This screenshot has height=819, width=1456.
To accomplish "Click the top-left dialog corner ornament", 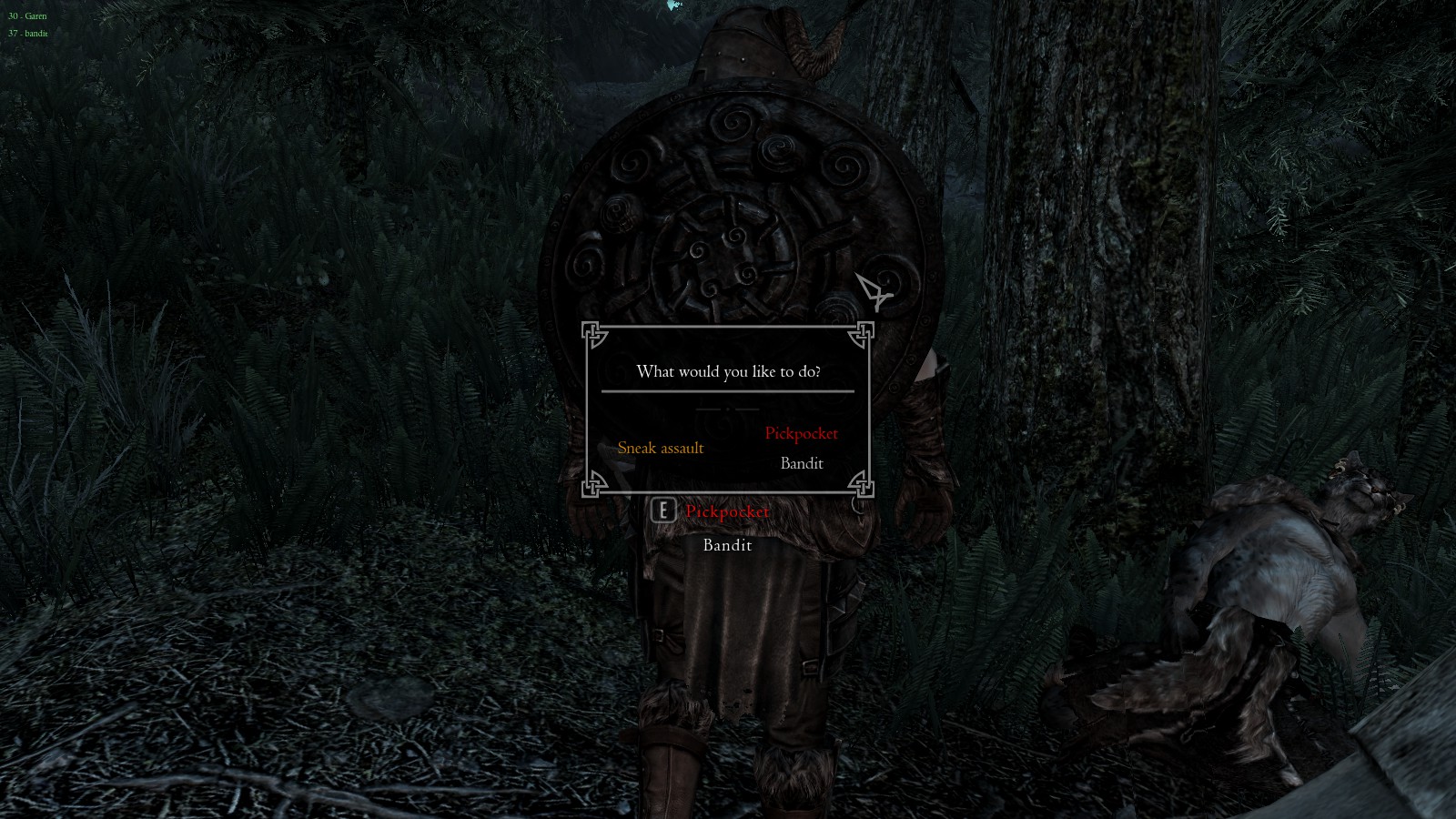I will 596,336.
